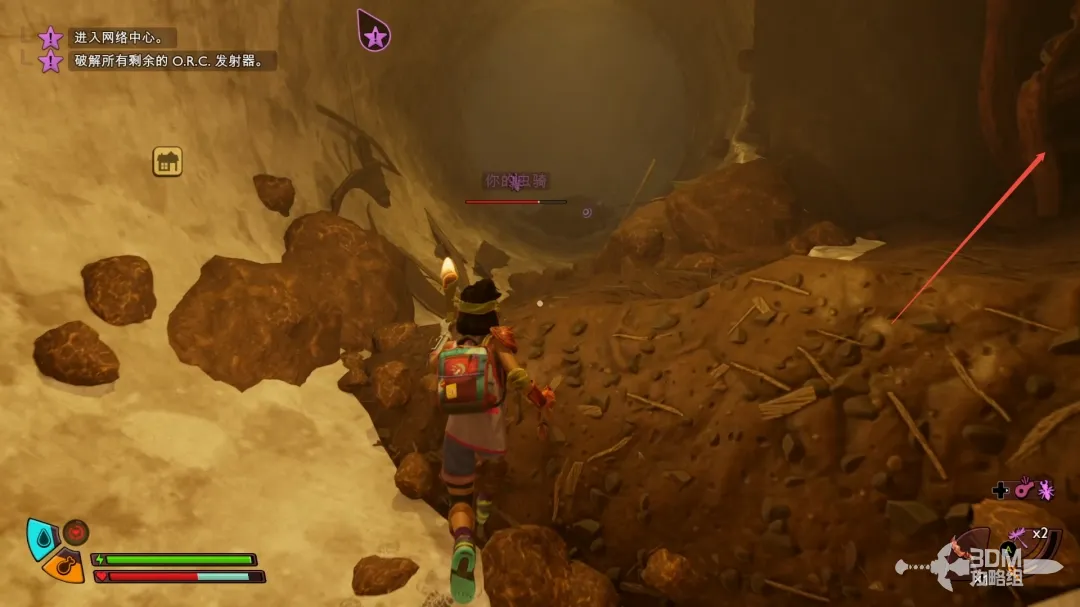The image size is (1080, 607).
Task: Click the home base house marker
Action: (x=167, y=161)
